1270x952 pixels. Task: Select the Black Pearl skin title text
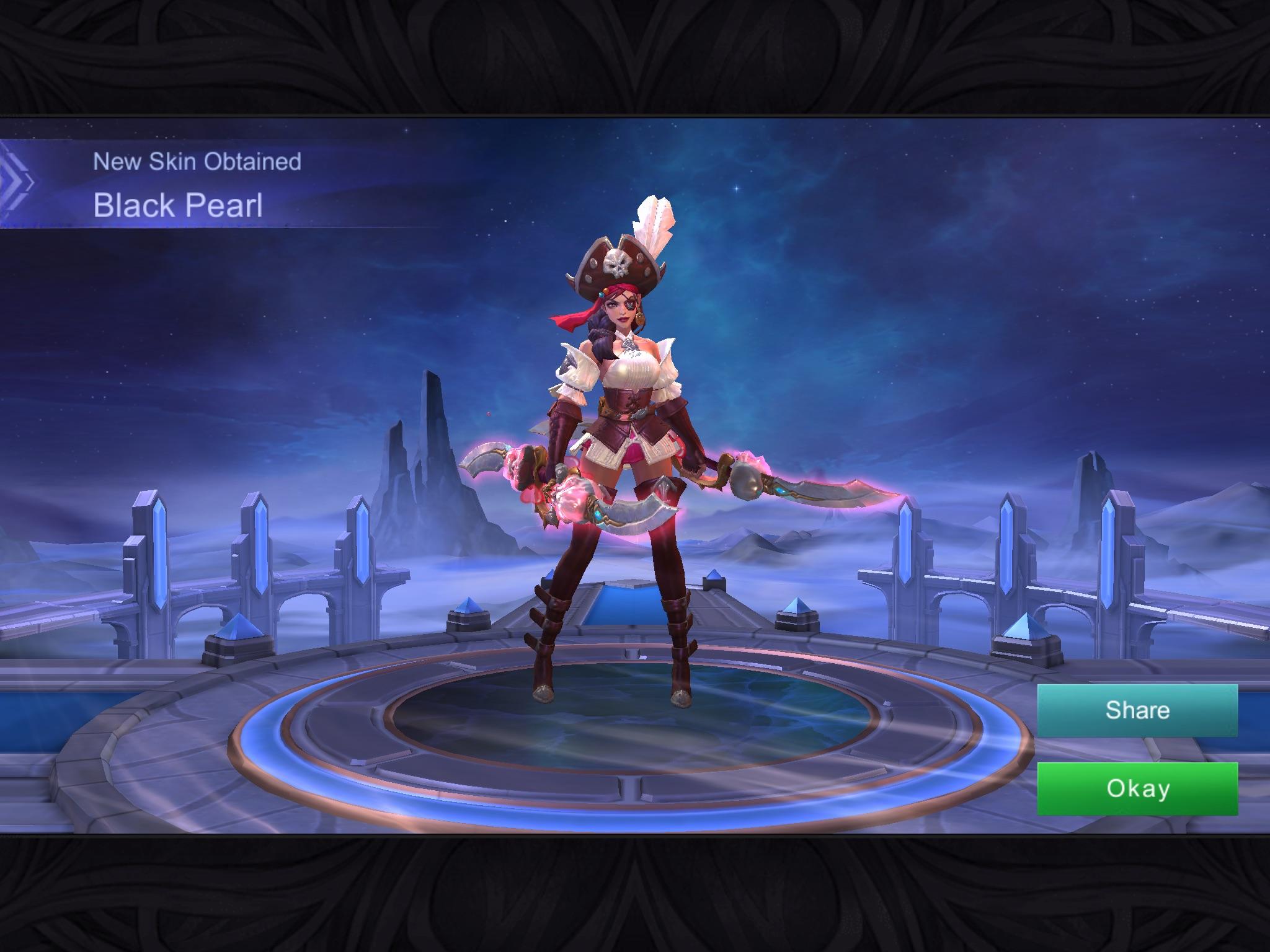point(179,207)
